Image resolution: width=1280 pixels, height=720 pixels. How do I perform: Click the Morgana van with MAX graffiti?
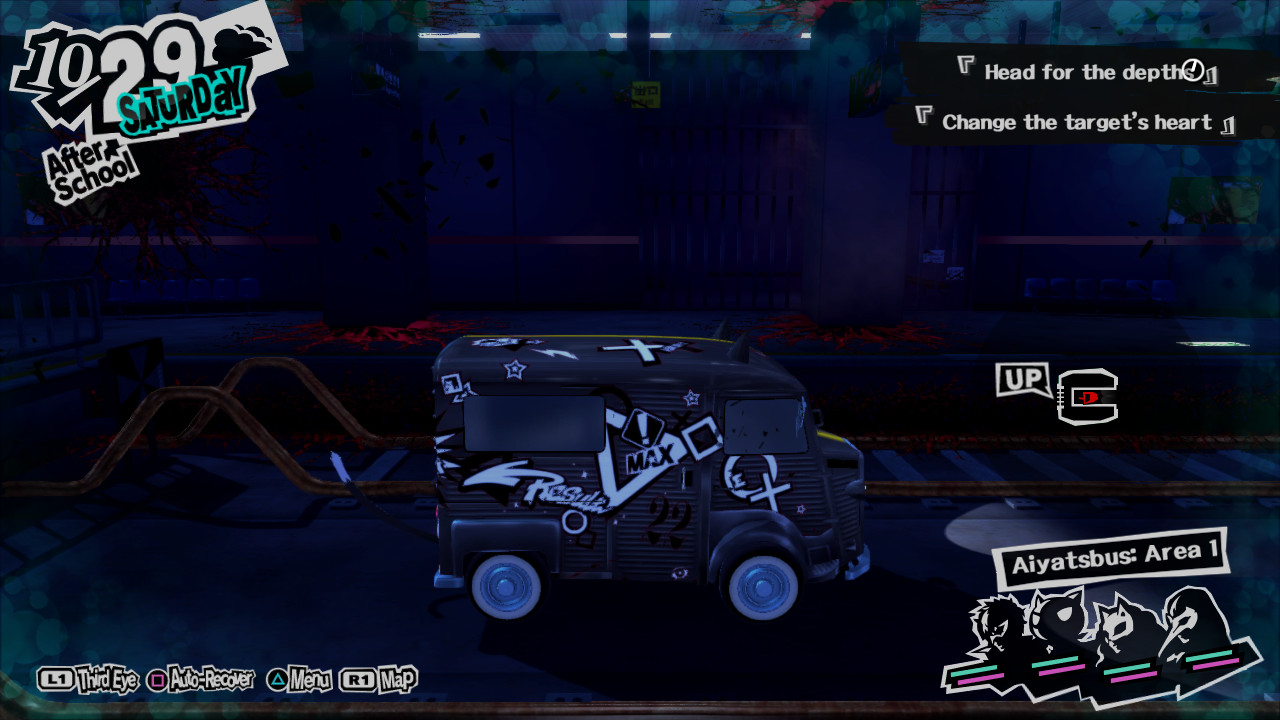click(x=640, y=470)
